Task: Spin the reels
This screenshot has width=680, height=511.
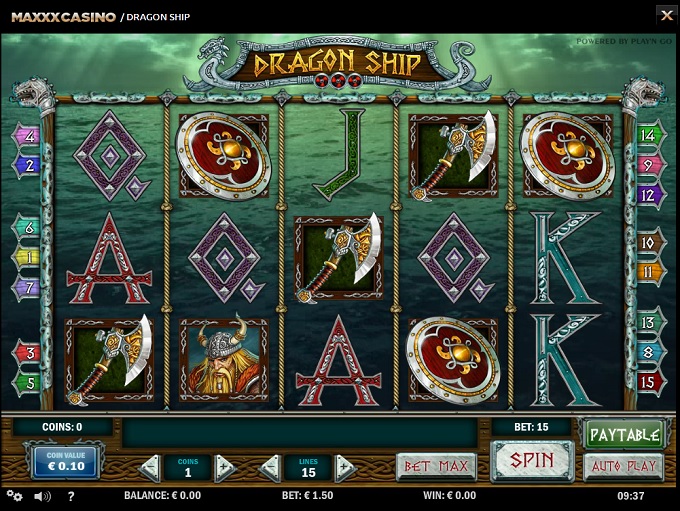Action: 531,462
